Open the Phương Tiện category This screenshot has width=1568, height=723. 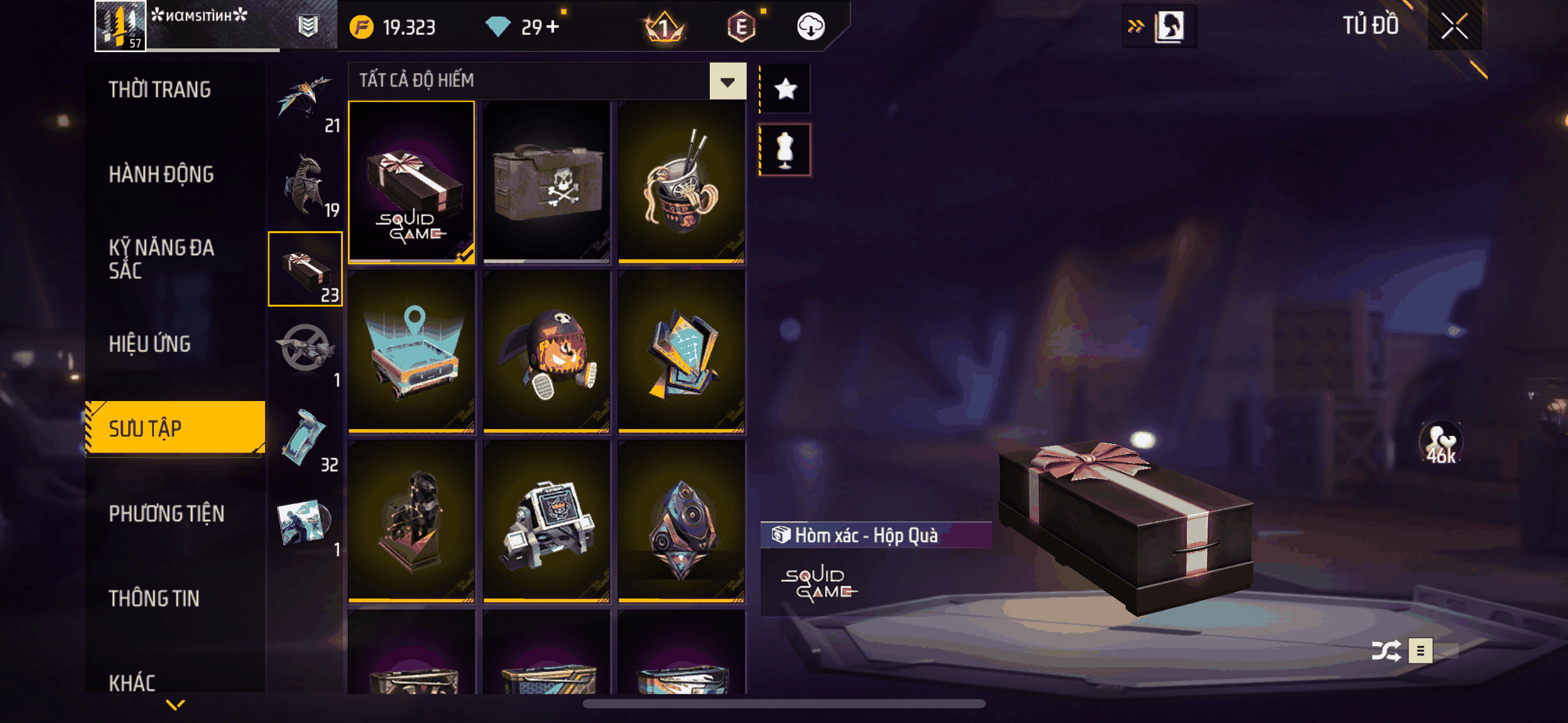[x=166, y=514]
